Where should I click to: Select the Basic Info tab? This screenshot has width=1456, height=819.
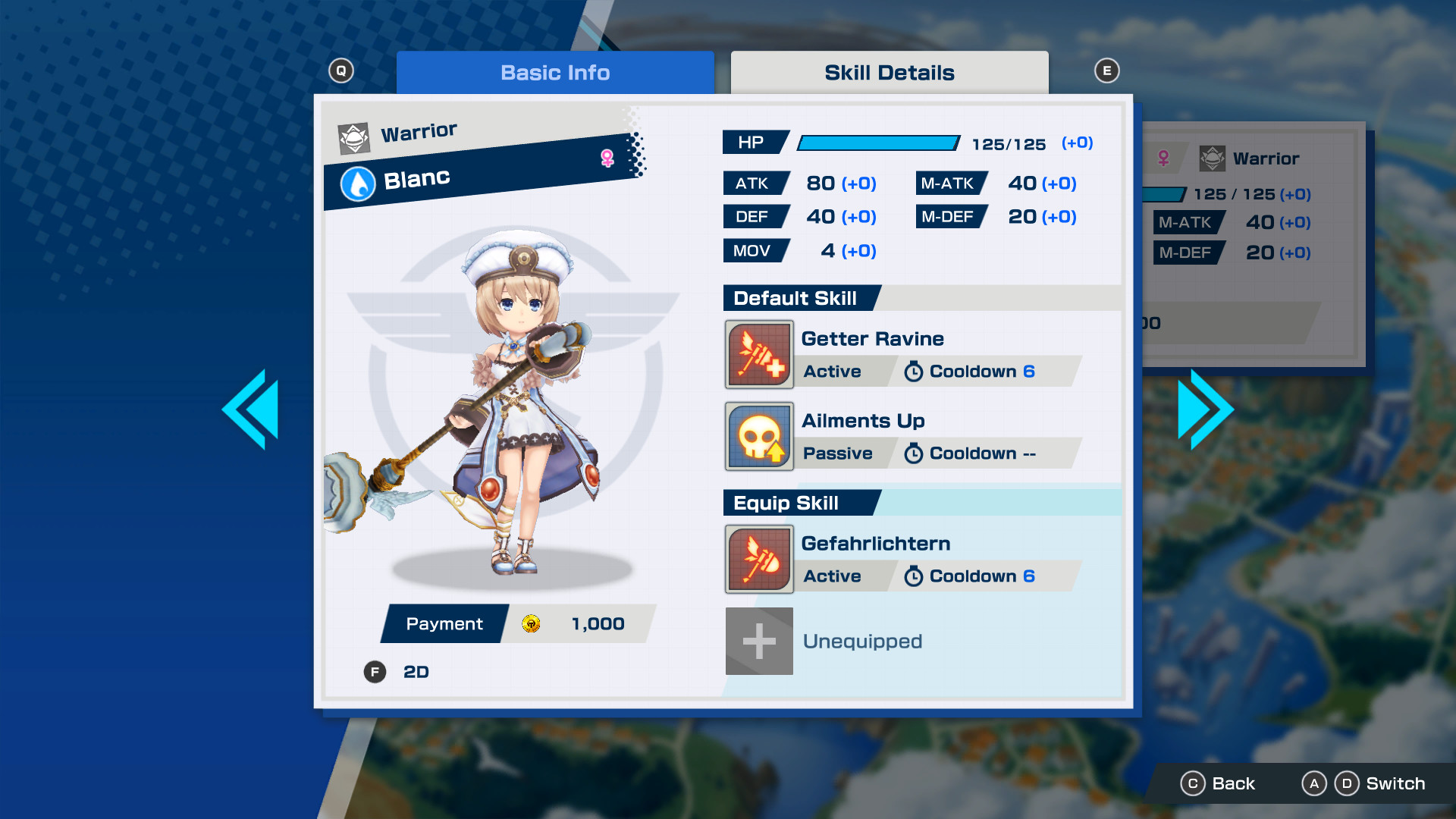coord(555,72)
